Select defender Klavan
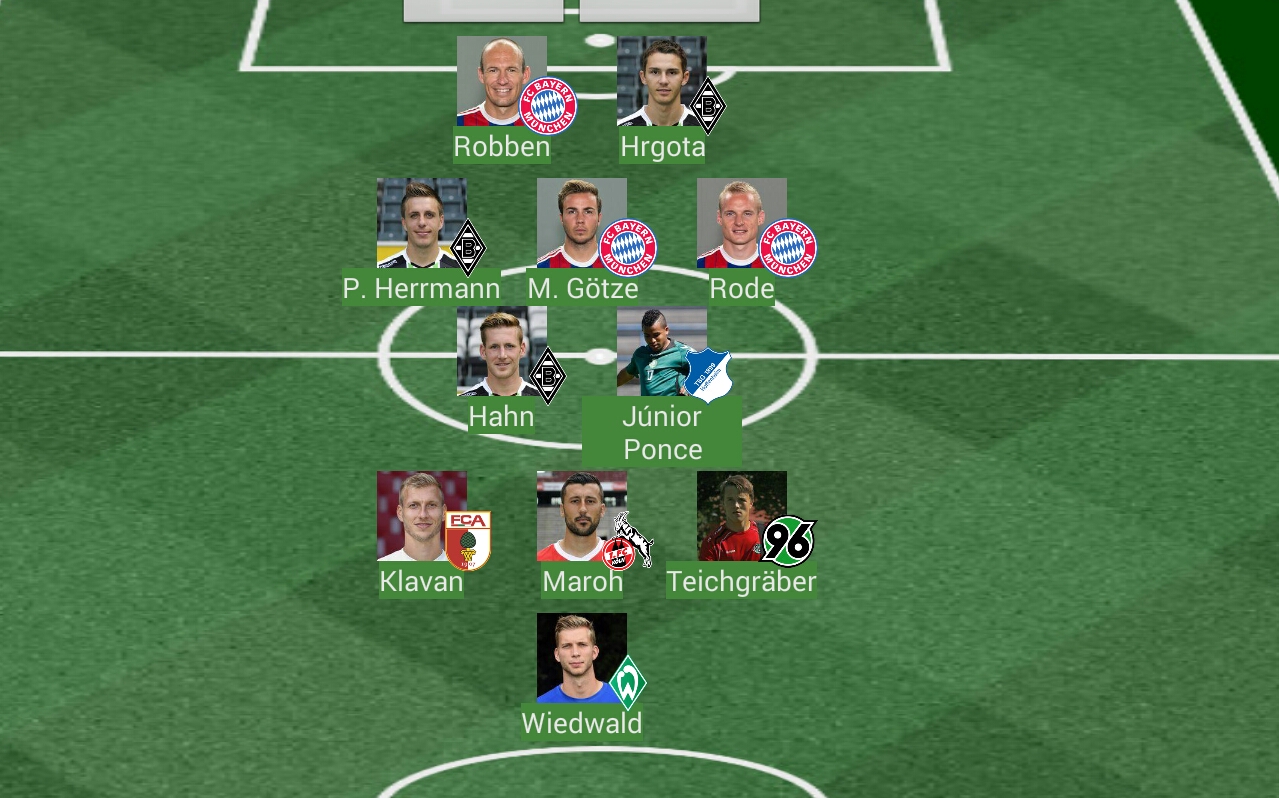Screen dimensions: 1279x798 click(422, 516)
